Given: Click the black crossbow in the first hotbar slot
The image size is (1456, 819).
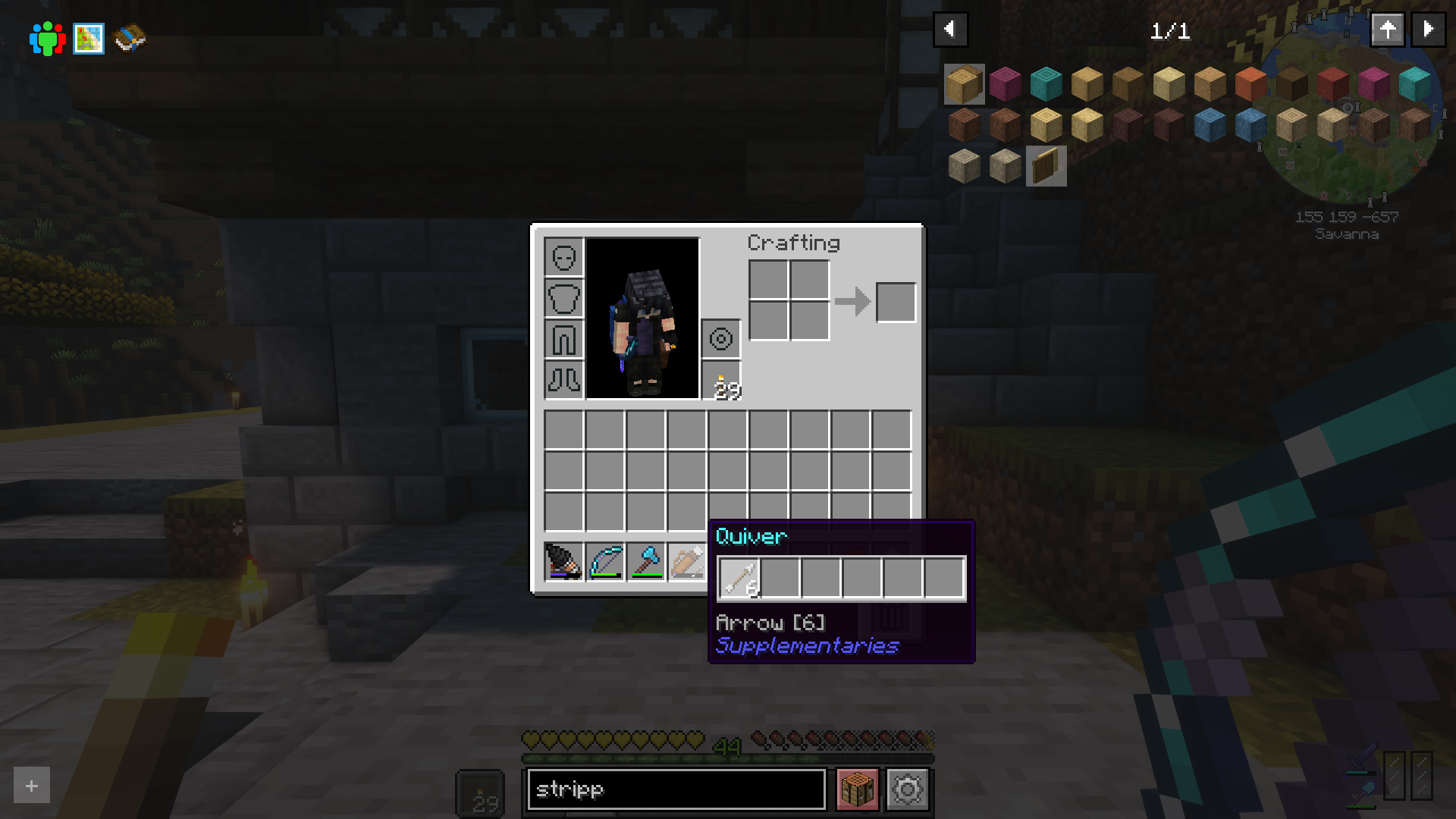Looking at the screenshot, I should point(563,561).
